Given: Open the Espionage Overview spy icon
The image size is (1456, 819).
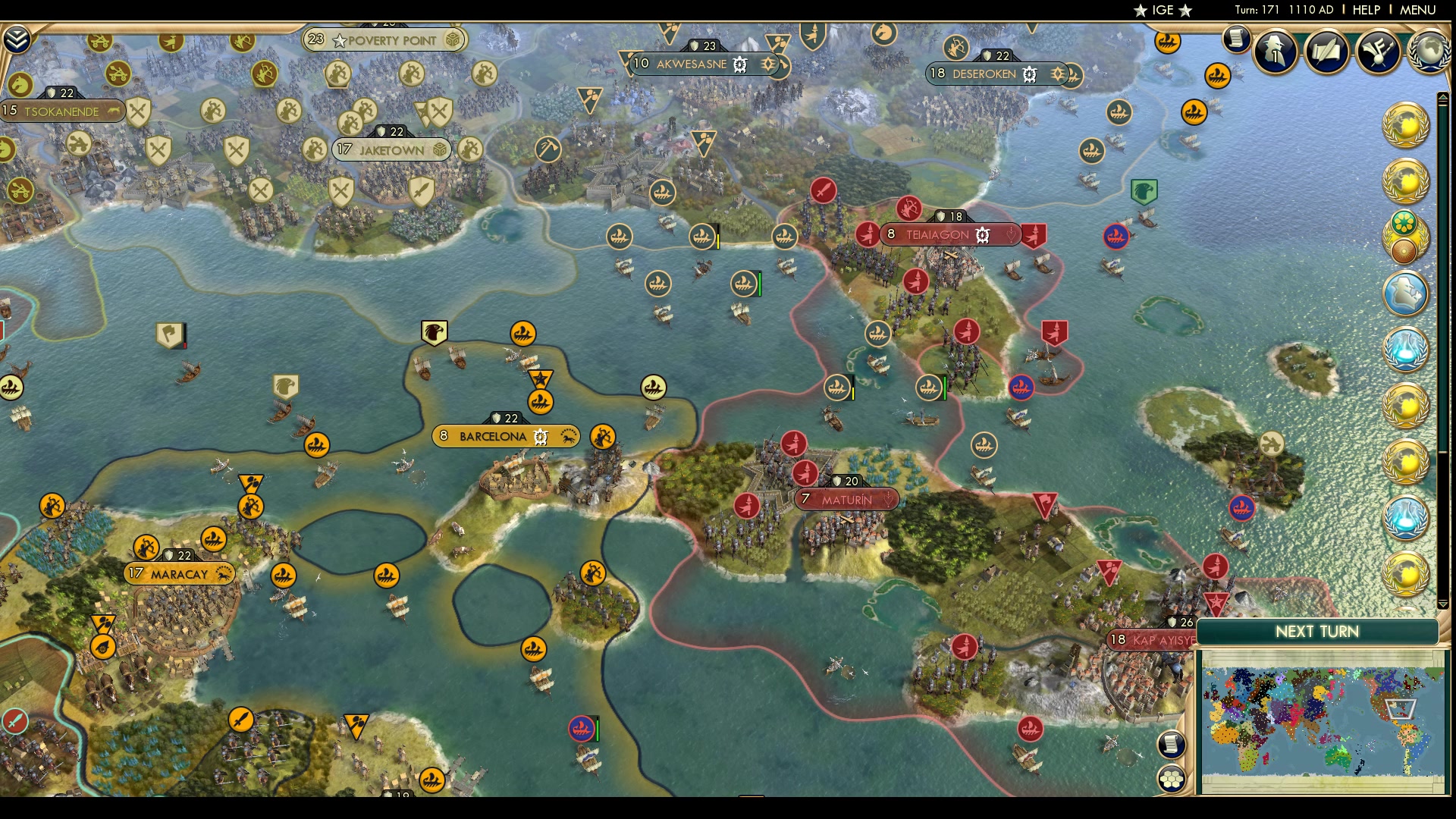Looking at the screenshot, I should [x=1275, y=52].
